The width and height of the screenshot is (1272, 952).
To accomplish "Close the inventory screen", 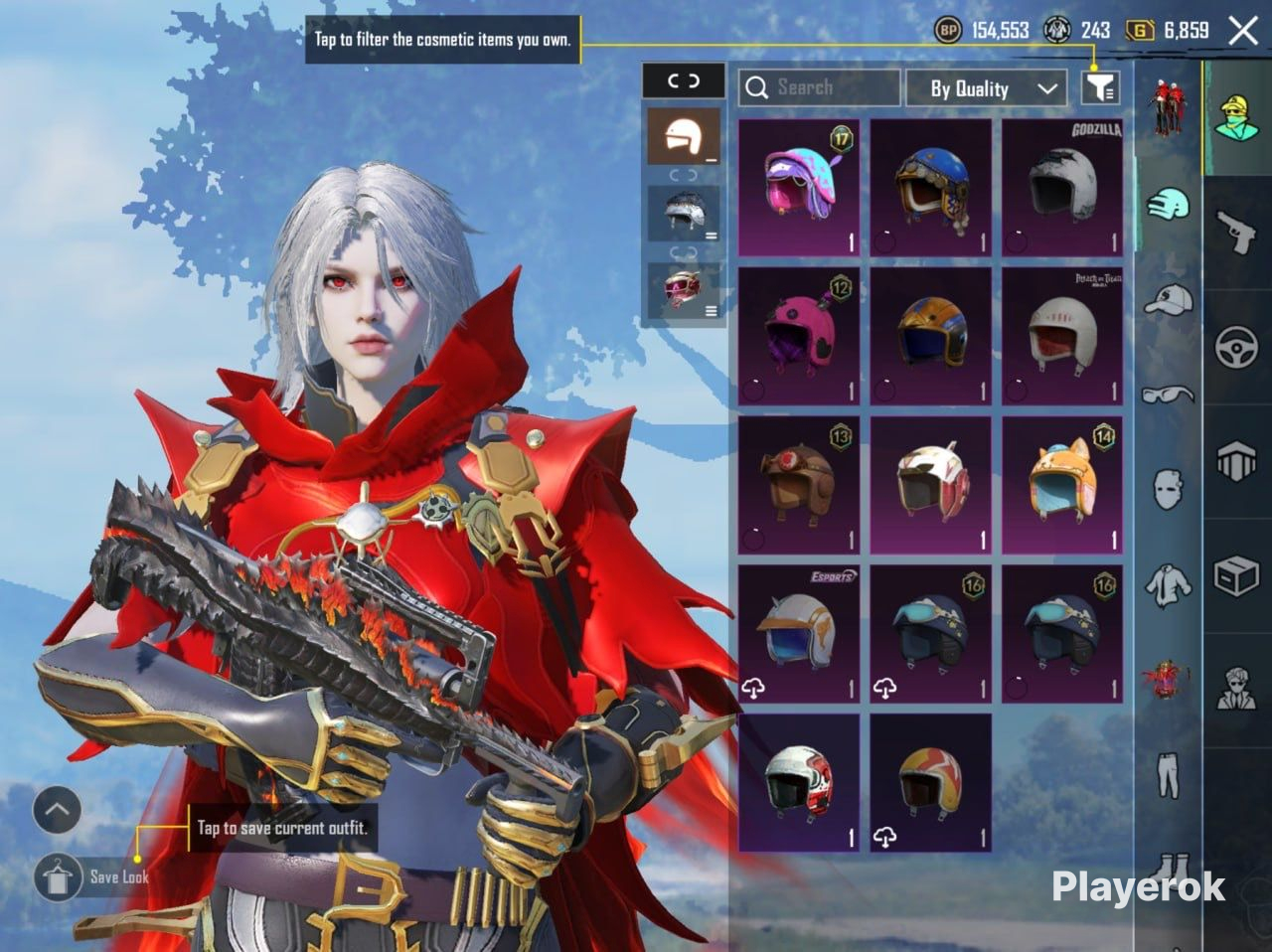I will click(x=1243, y=31).
